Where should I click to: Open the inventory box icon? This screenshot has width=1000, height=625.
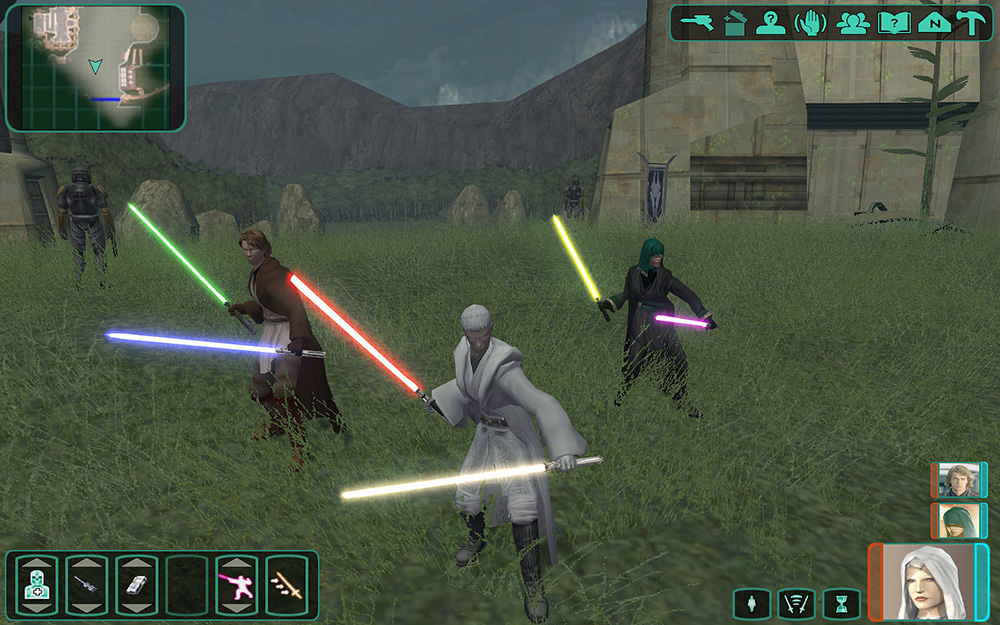[734, 22]
